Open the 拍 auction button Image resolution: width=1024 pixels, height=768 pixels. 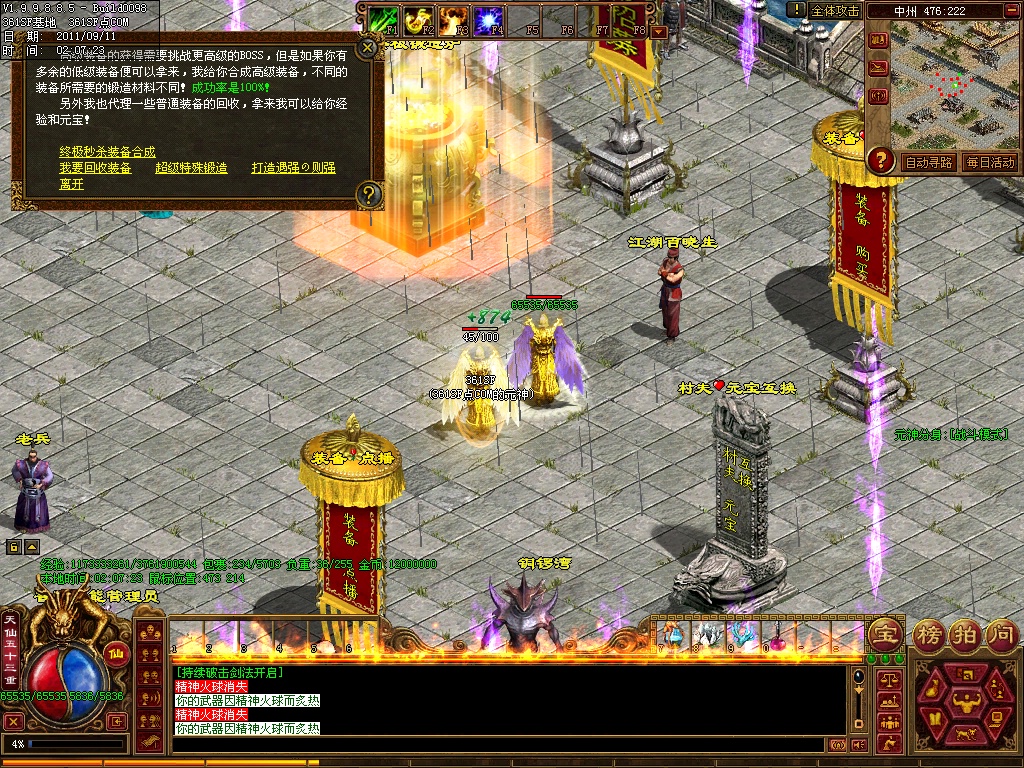tap(964, 633)
